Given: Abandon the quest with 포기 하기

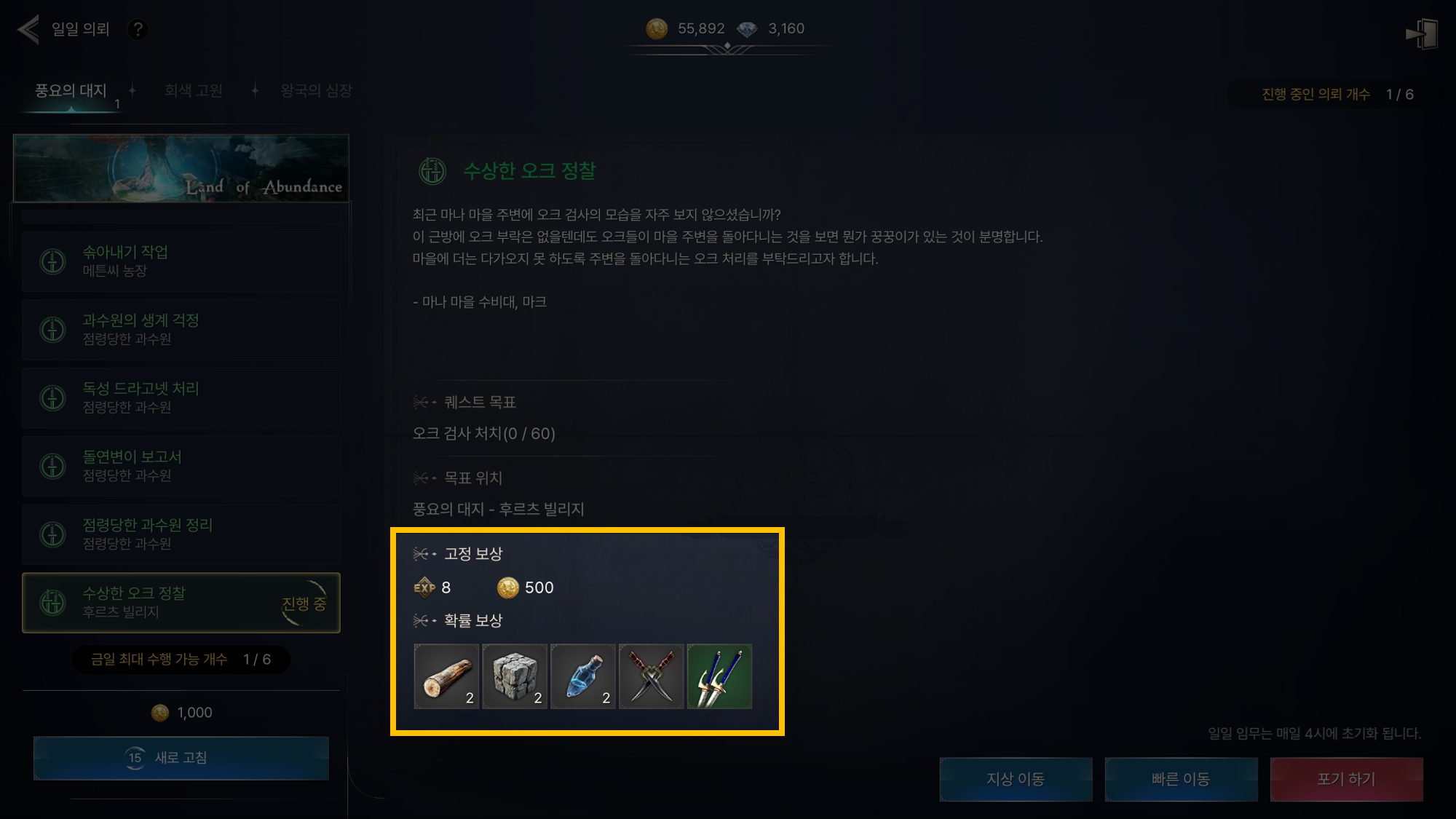Looking at the screenshot, I should click(1346, 779).
